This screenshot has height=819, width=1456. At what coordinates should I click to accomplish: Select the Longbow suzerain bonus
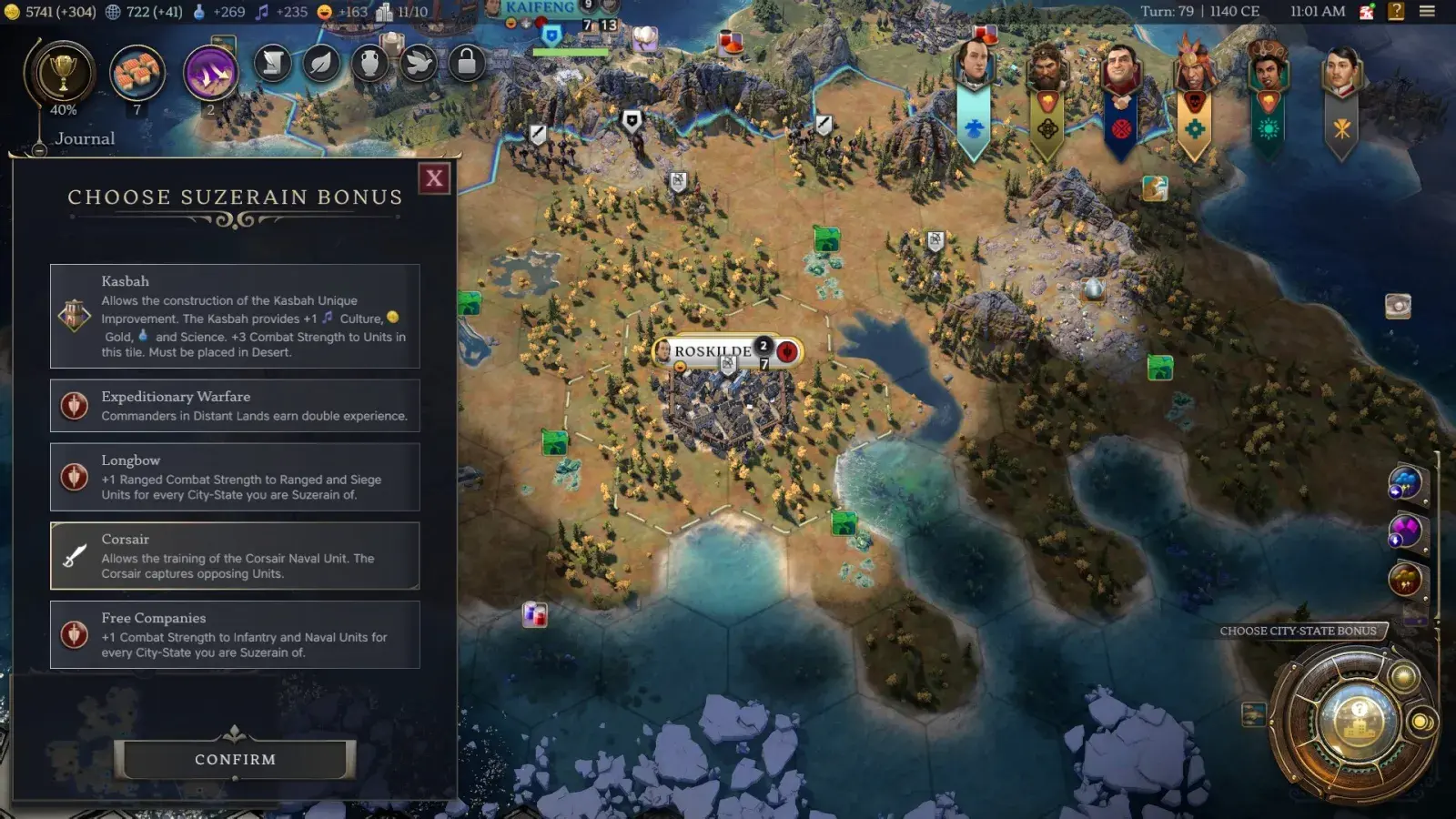(x=234, y=478)
